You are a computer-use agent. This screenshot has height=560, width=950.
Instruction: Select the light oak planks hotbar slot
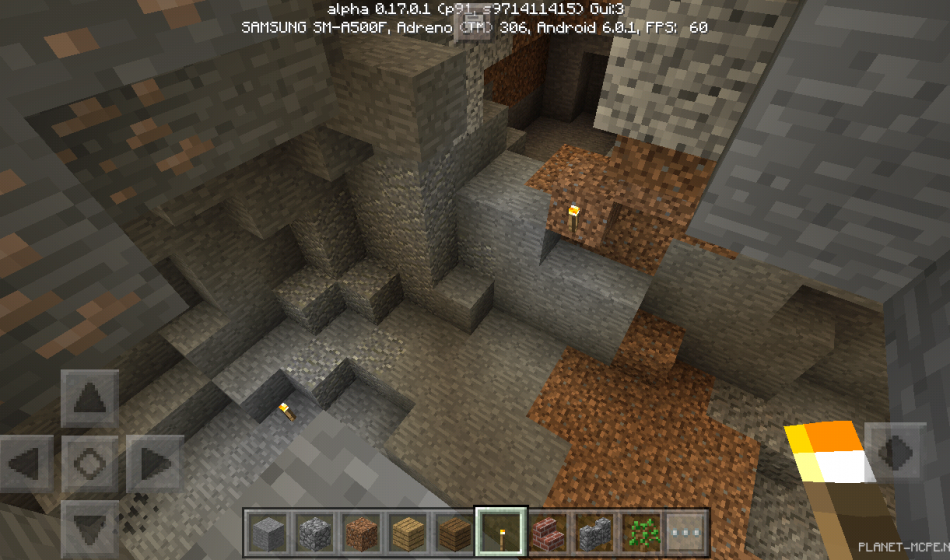[x=407, y=531]
